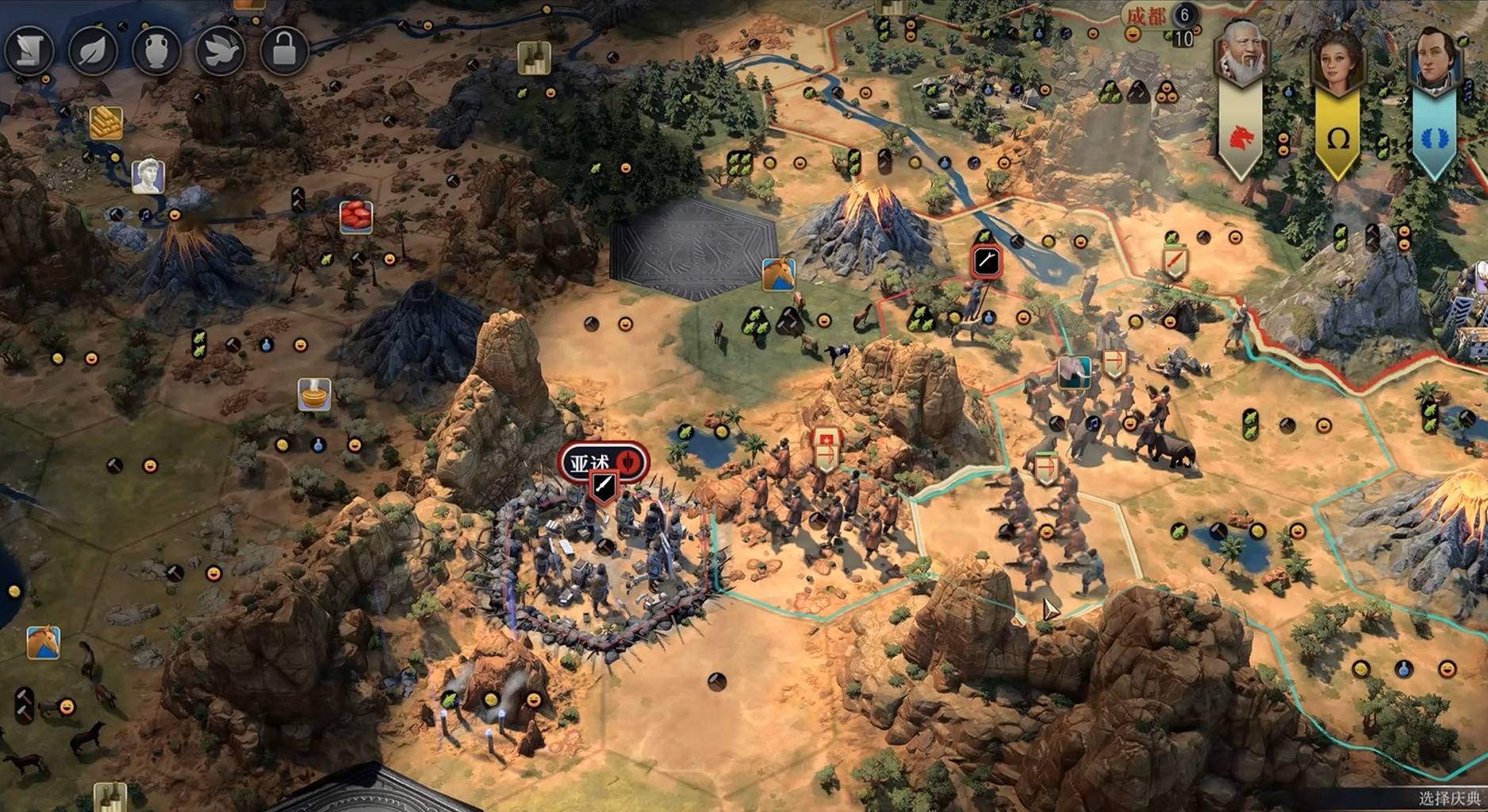Click the leaf icon in the top bar
Viewport: 1488px width, 812px height.
tap(93, 51)
